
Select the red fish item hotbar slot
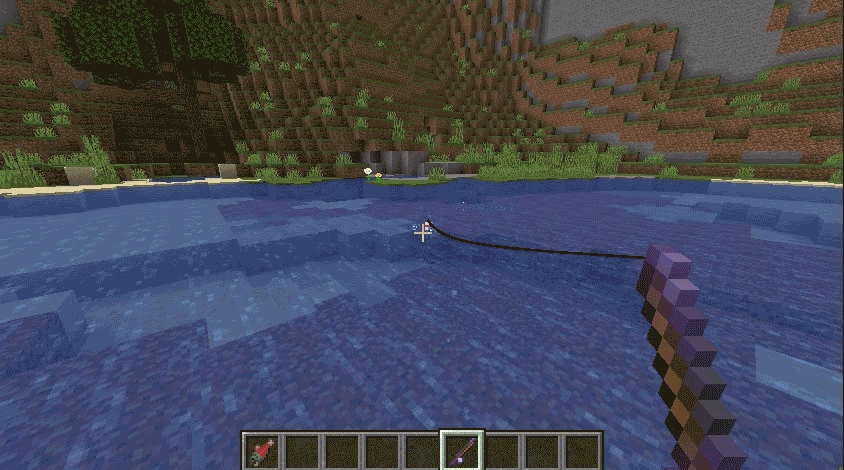[x=262, y=451]
